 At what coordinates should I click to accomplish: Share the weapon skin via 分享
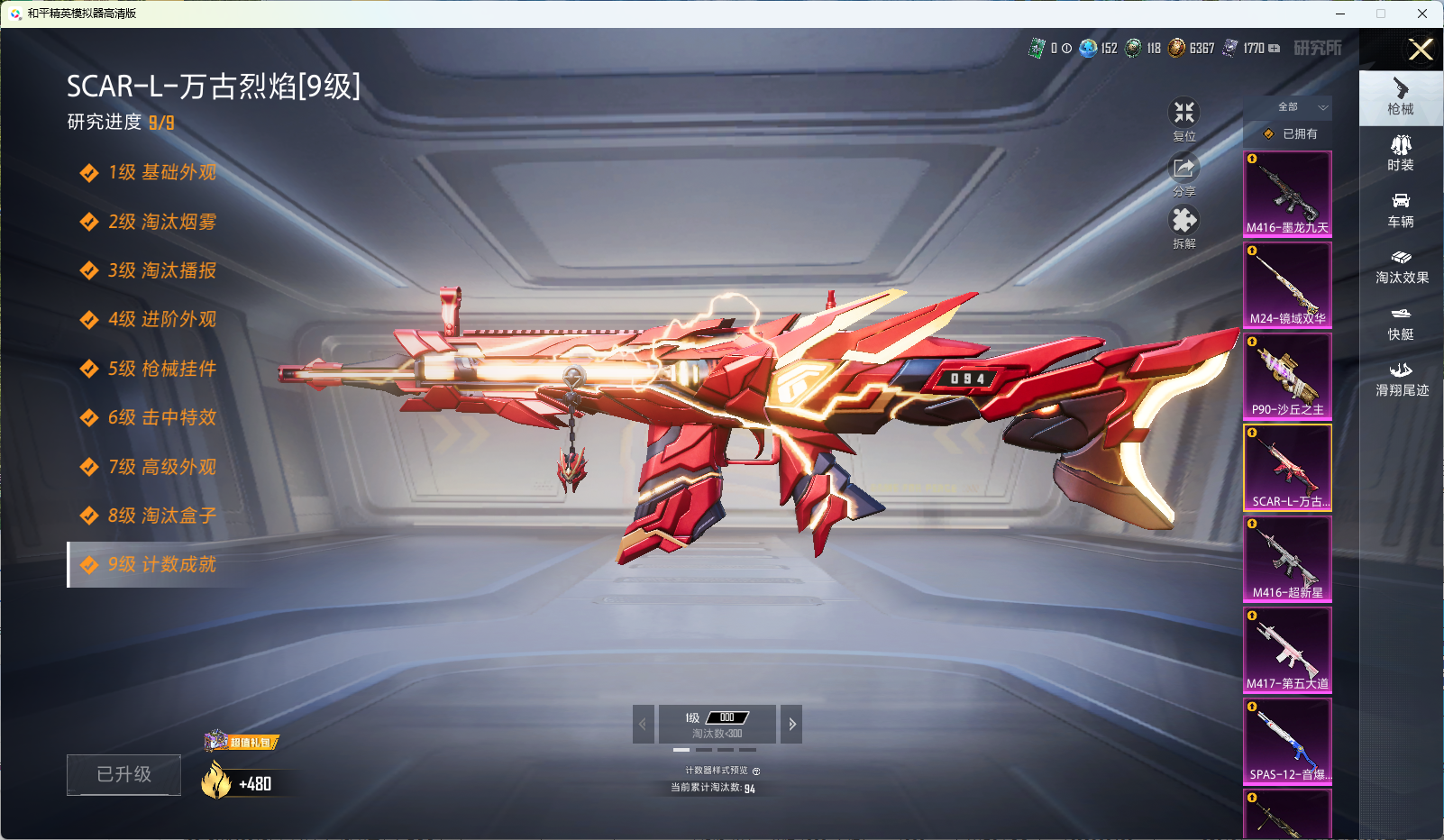1184,175
